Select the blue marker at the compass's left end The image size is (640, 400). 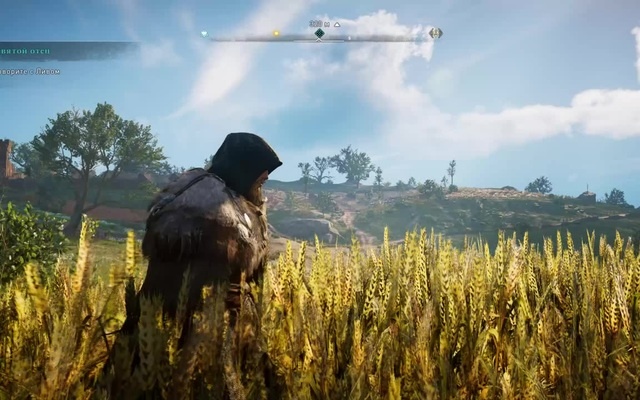(x=204, y=33)
